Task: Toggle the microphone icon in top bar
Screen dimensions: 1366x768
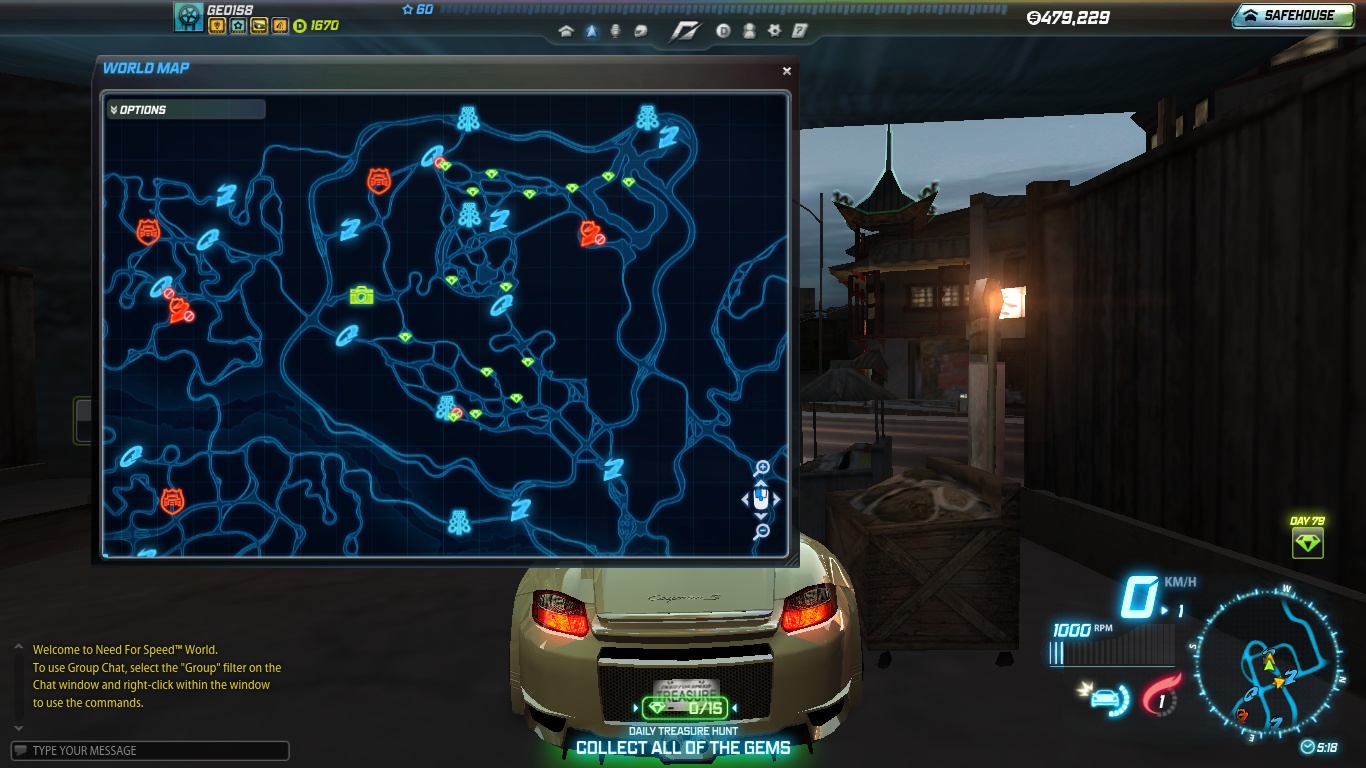Action: [615, 31]
